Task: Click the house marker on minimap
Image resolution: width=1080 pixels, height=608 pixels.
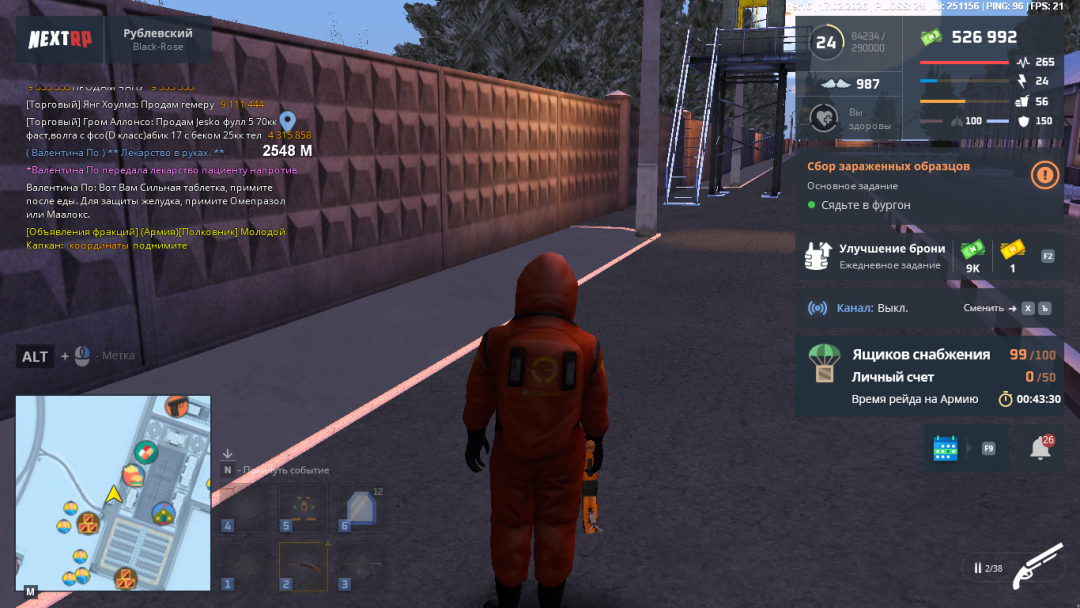Action: 163,513
